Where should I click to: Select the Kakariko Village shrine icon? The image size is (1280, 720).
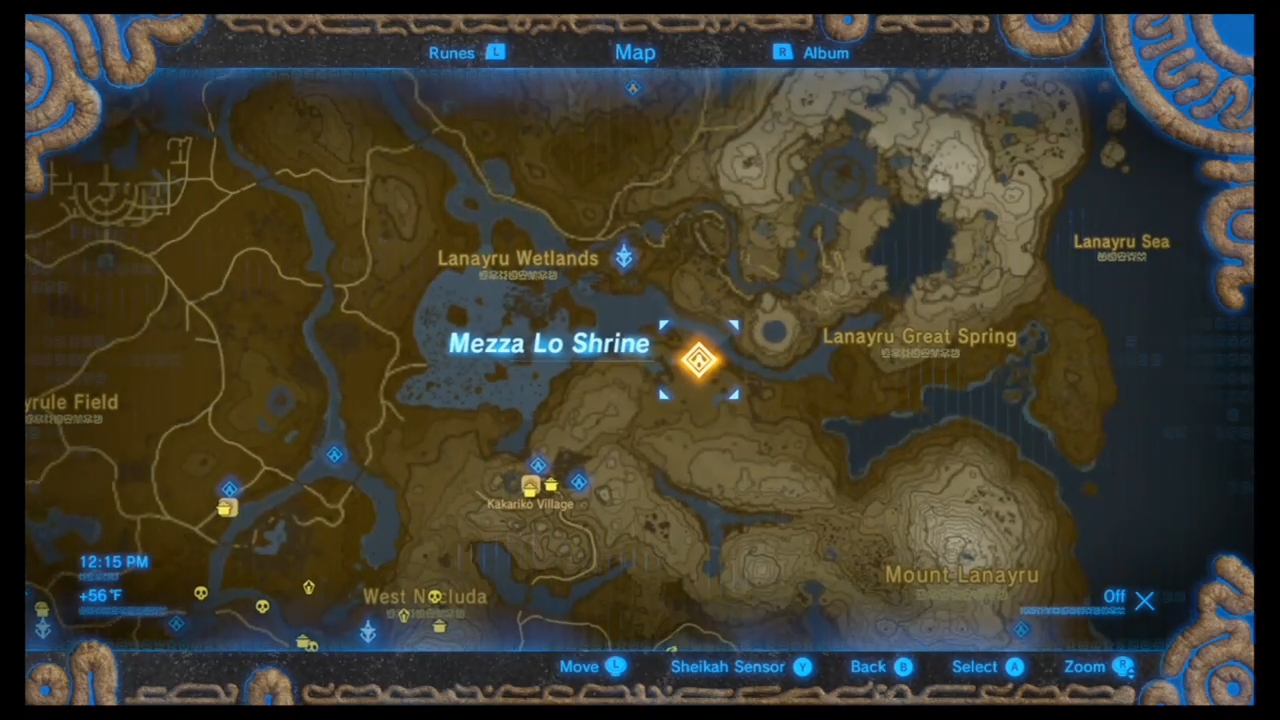538,465
